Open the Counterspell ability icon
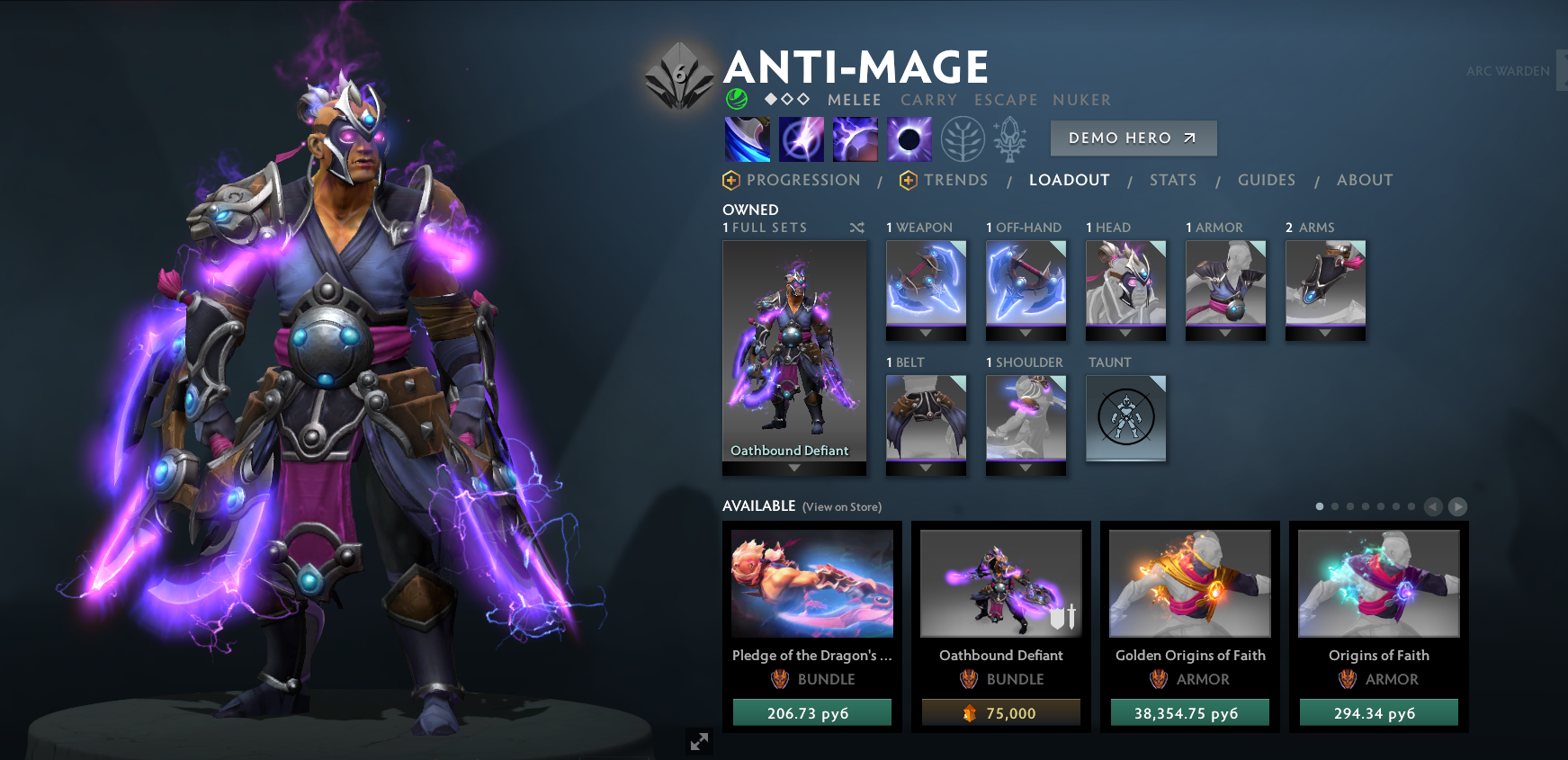Screen dimensions: 1568x760 (855, 138)
